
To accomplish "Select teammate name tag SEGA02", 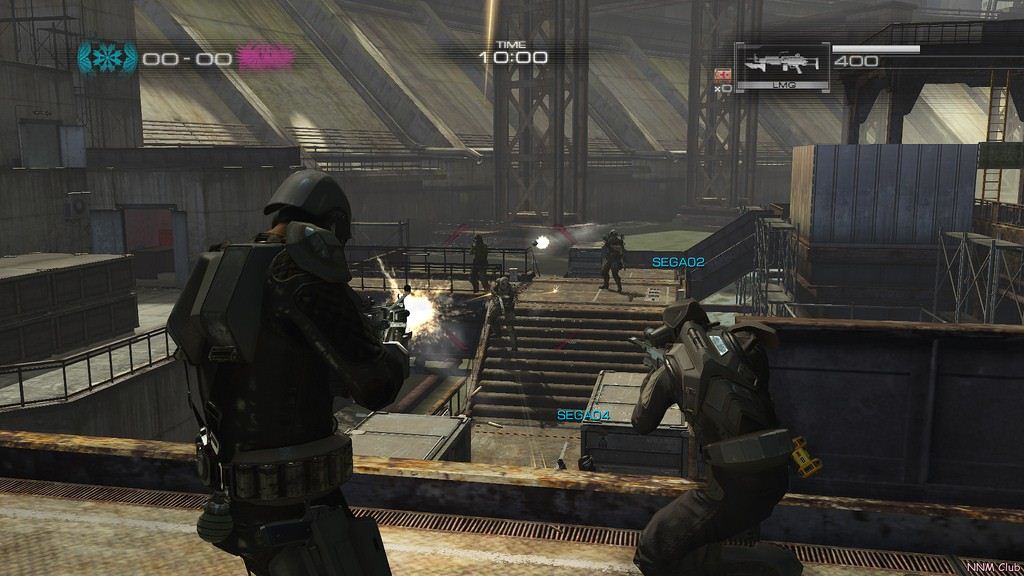I will (678, 262).
